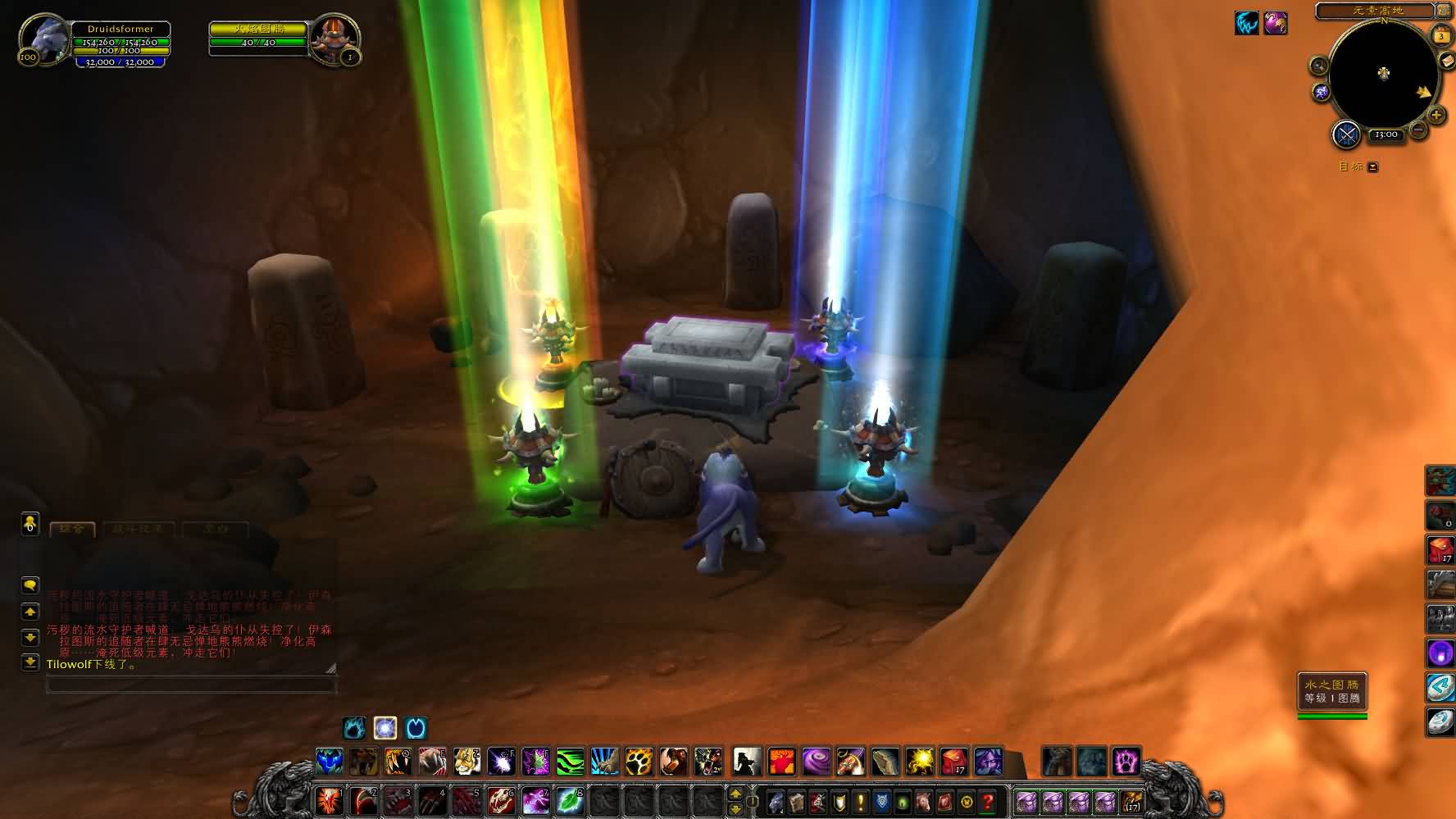The image size is (1456, 819).
Task: Activate the yellow paw print ability
Action: (639, 762)
